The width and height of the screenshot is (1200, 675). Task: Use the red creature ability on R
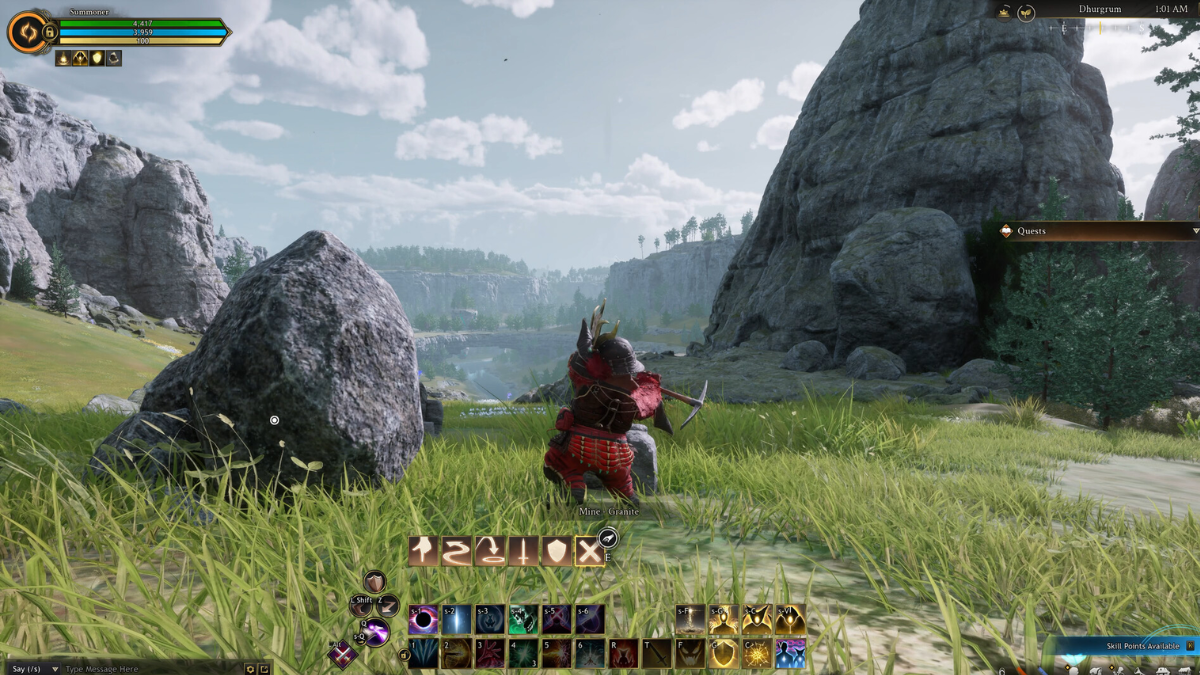pyautogui.click(x=623, y=654)
